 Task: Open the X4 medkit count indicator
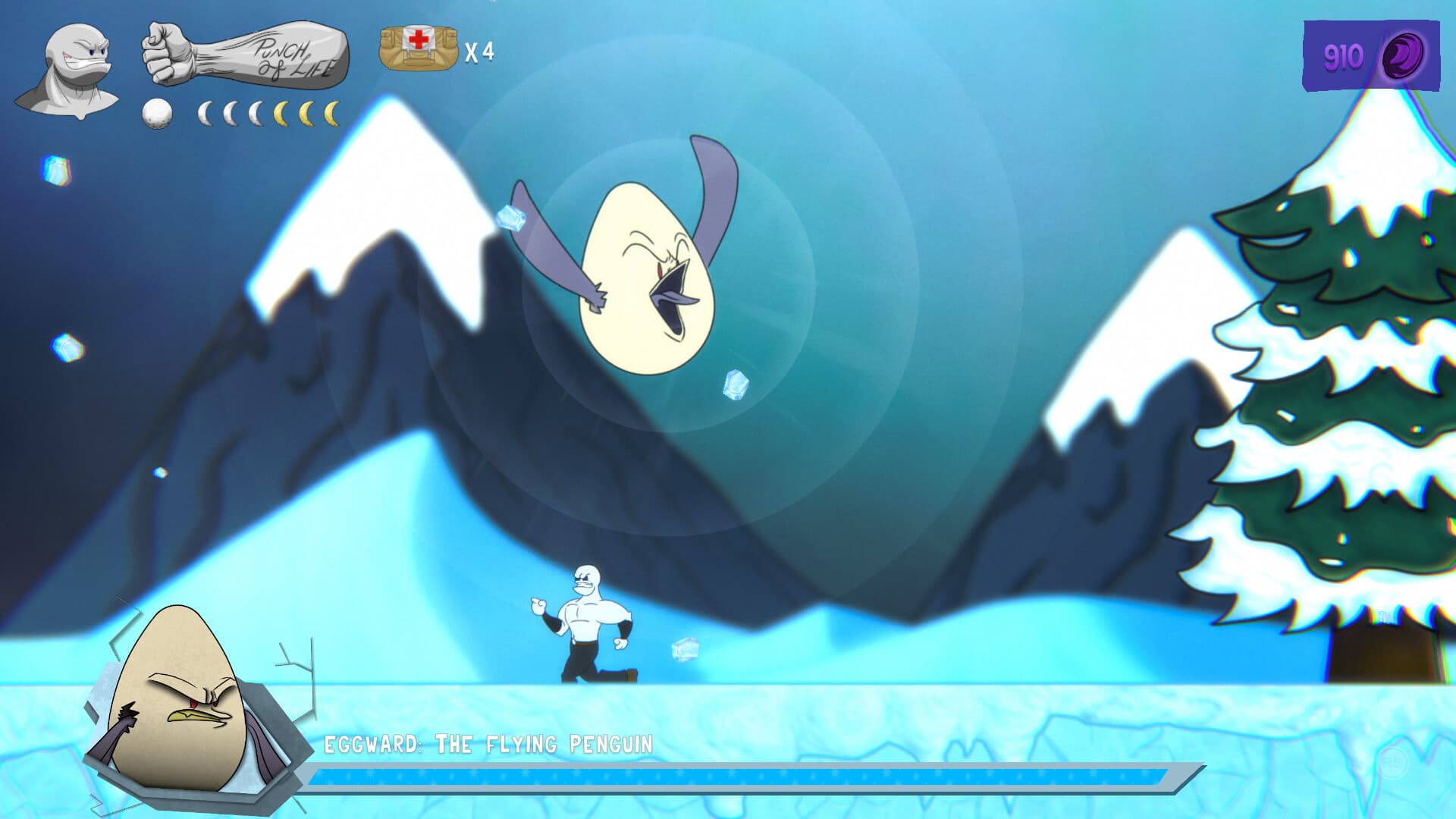click(478, 53)
